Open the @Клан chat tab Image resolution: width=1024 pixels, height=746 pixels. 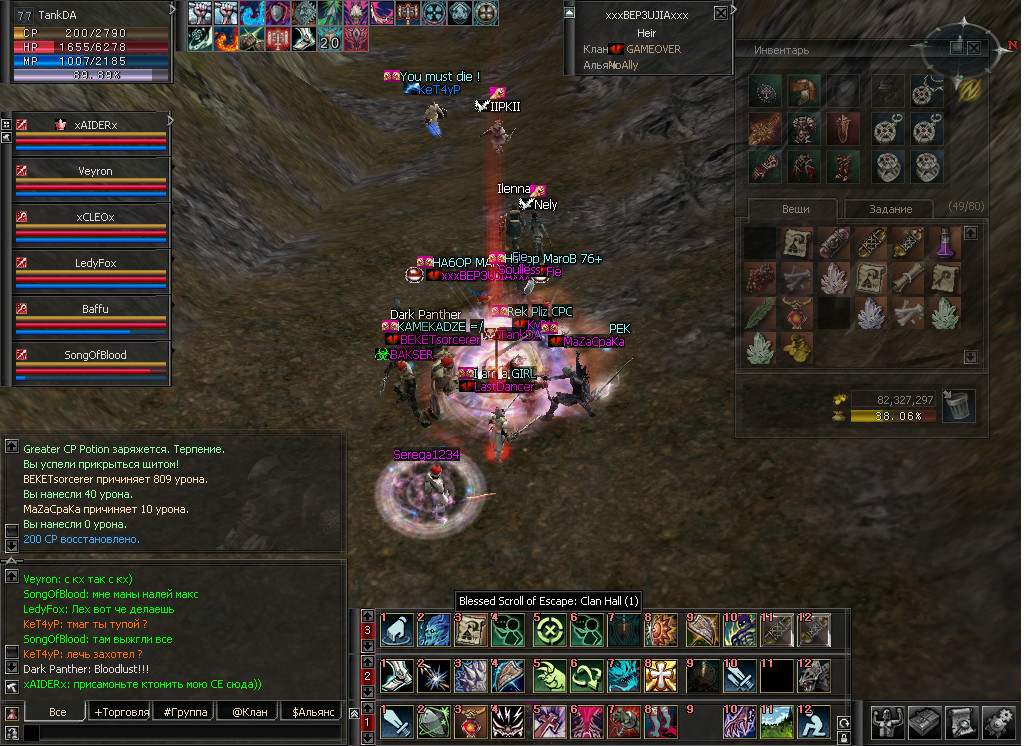click(248, 712)
